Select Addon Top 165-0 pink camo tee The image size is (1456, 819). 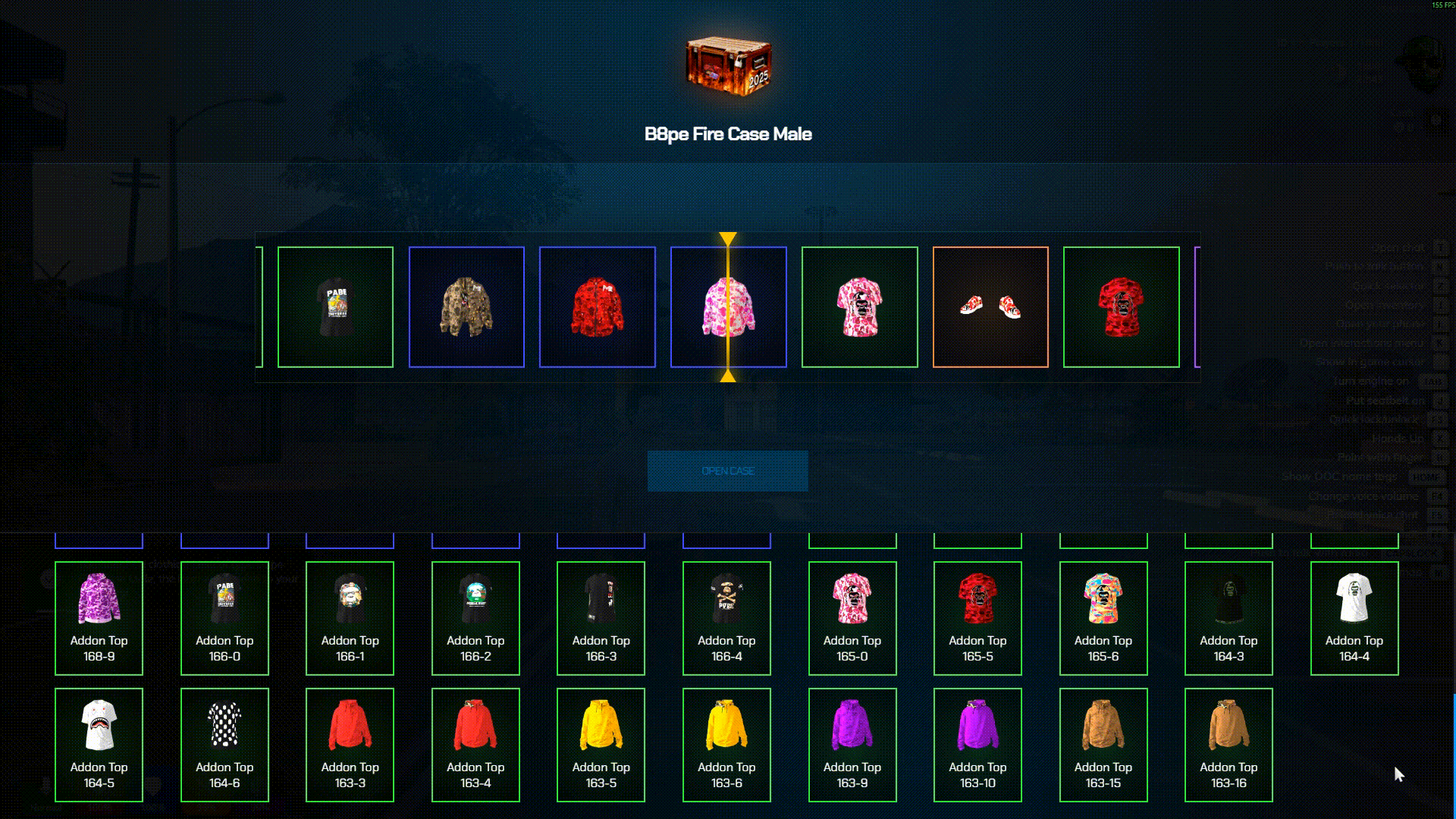coord(852,618)
